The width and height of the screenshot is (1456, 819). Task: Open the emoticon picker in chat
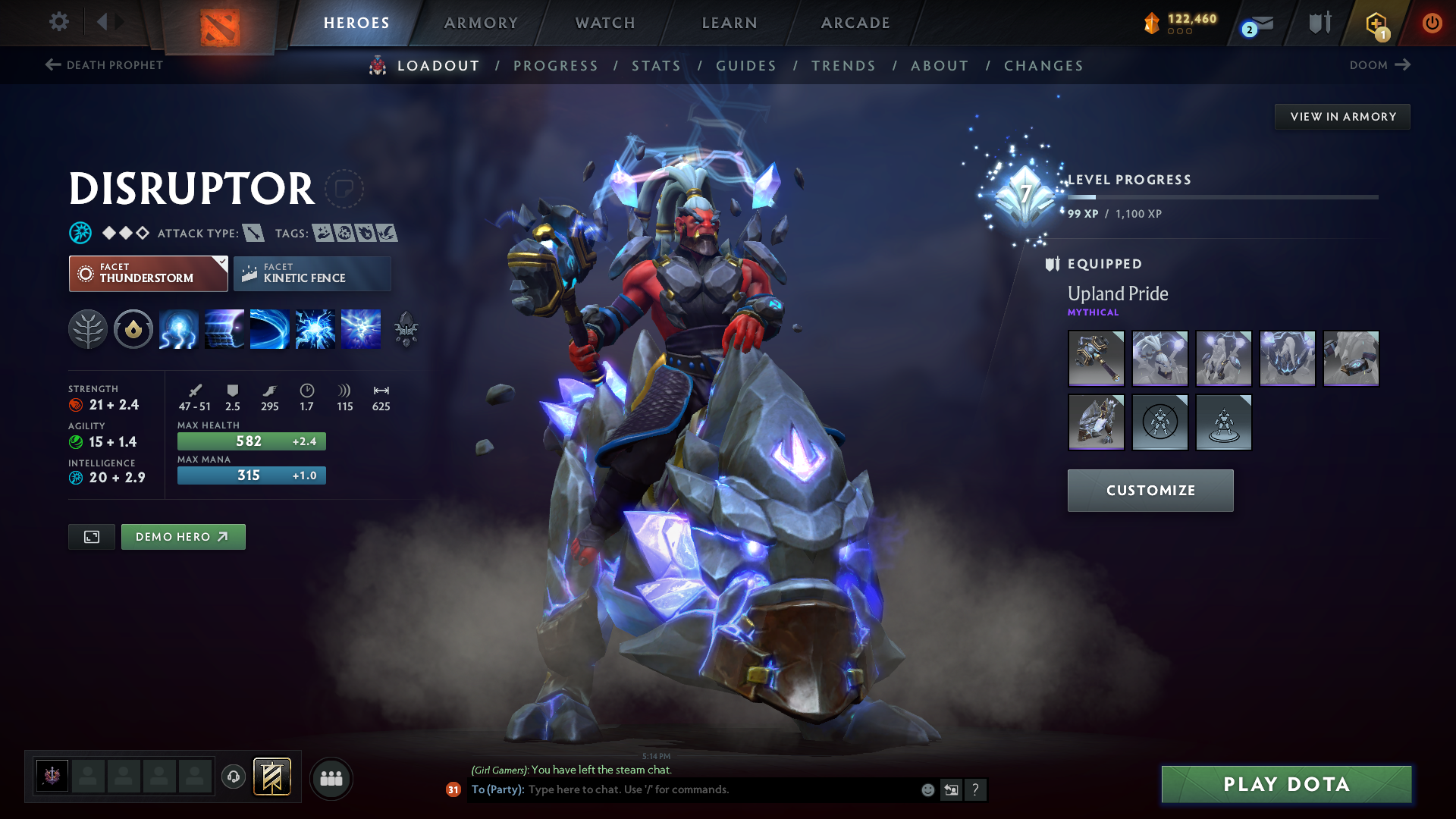click(927, 789)
